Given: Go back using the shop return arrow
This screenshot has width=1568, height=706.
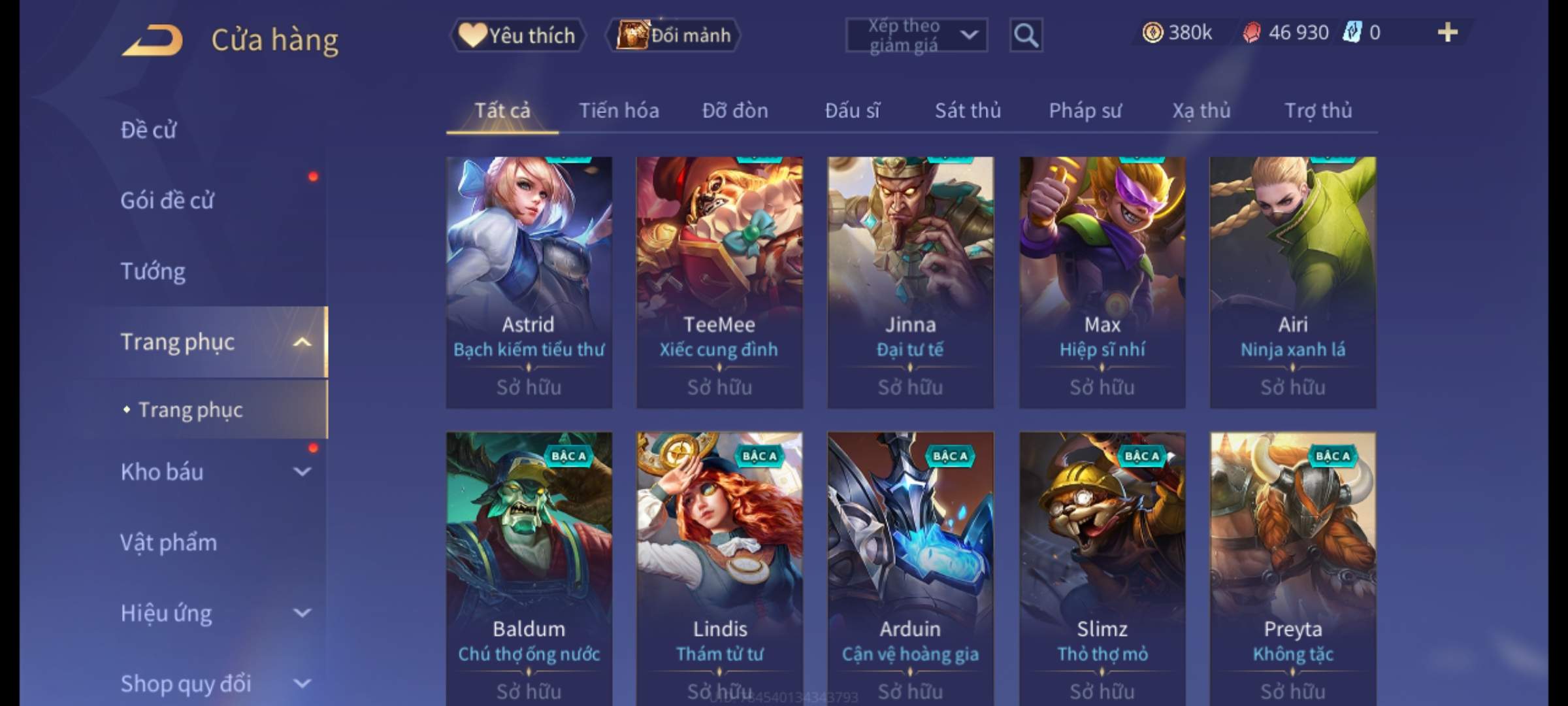Looking at the screenshot, I should pos(152,41).
